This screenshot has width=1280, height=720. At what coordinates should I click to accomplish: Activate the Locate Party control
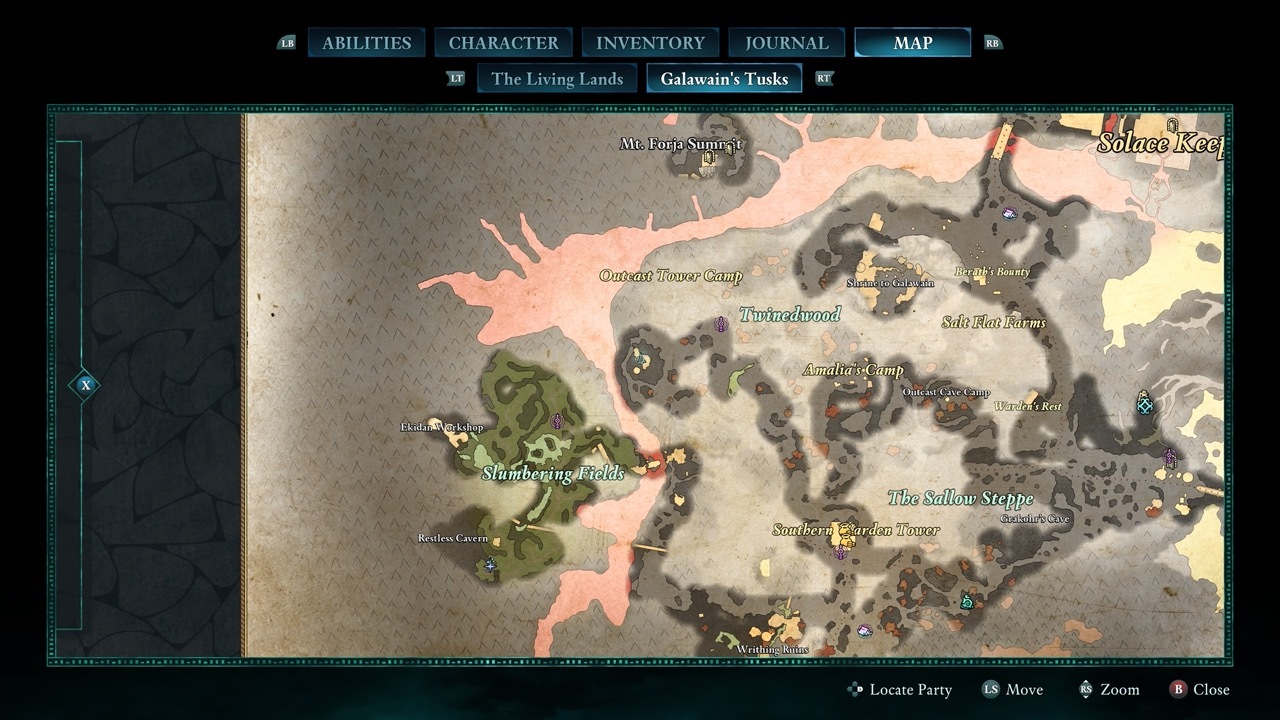[900, 689]
